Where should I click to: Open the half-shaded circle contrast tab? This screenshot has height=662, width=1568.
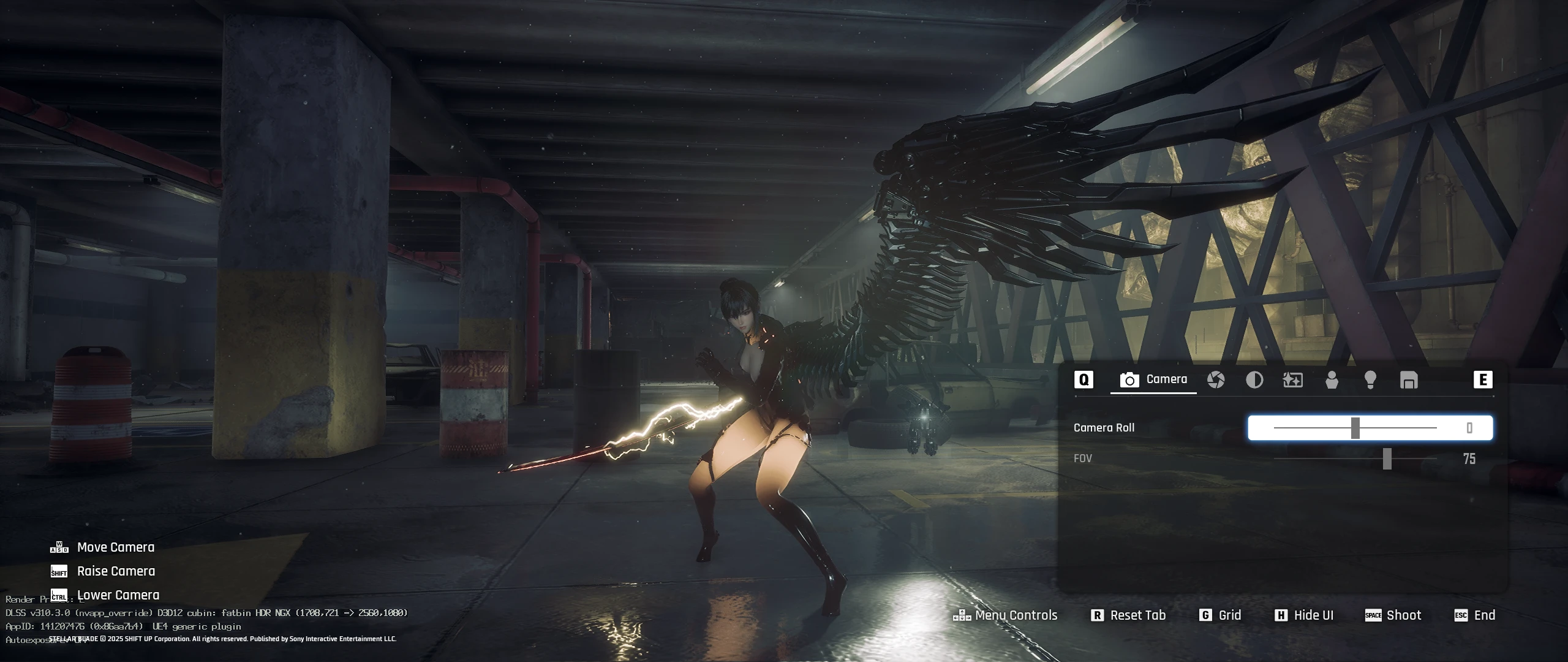pyautogui.click(x=1254, y=380)
